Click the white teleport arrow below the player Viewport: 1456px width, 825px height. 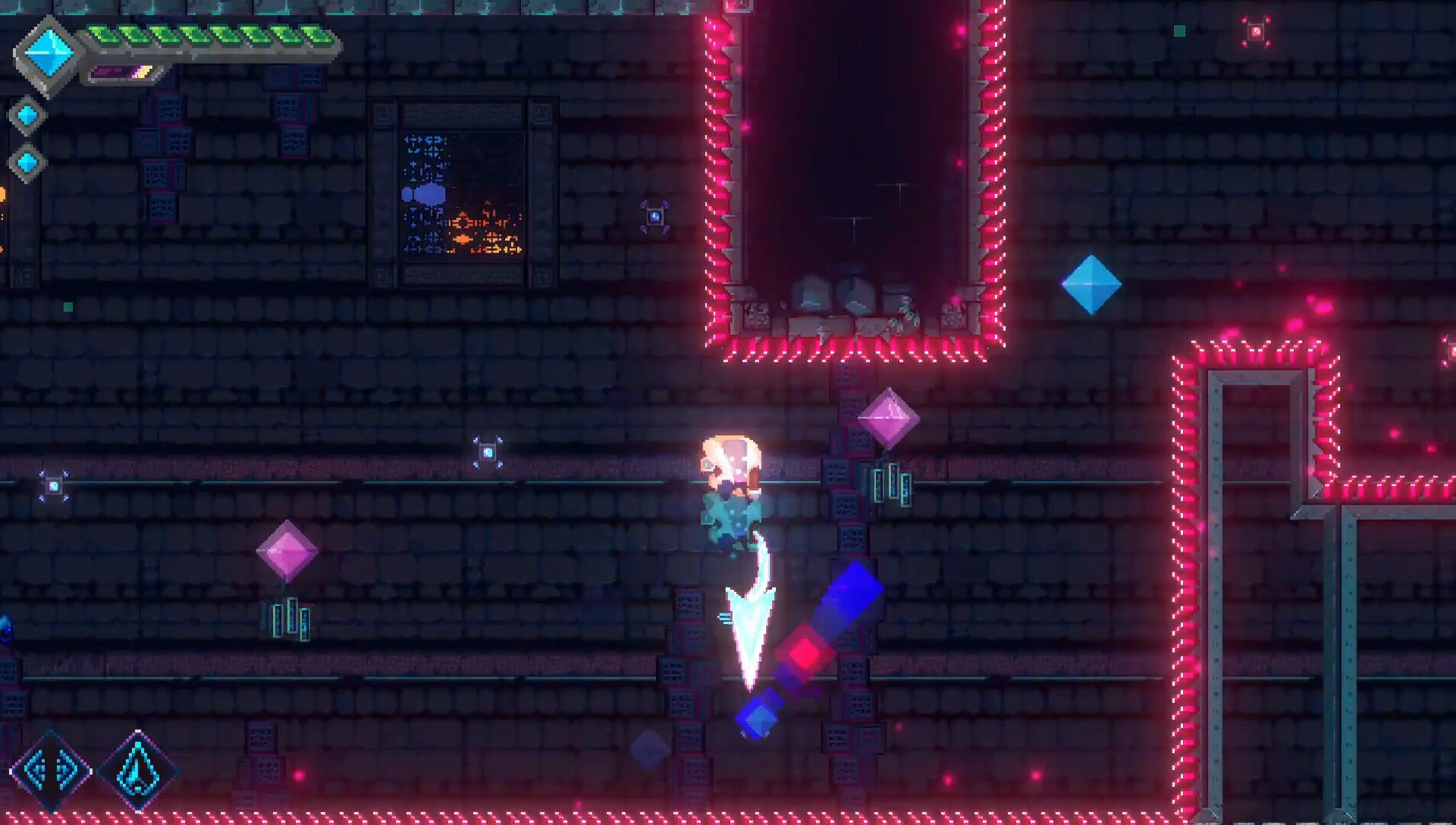click(750, 626)
